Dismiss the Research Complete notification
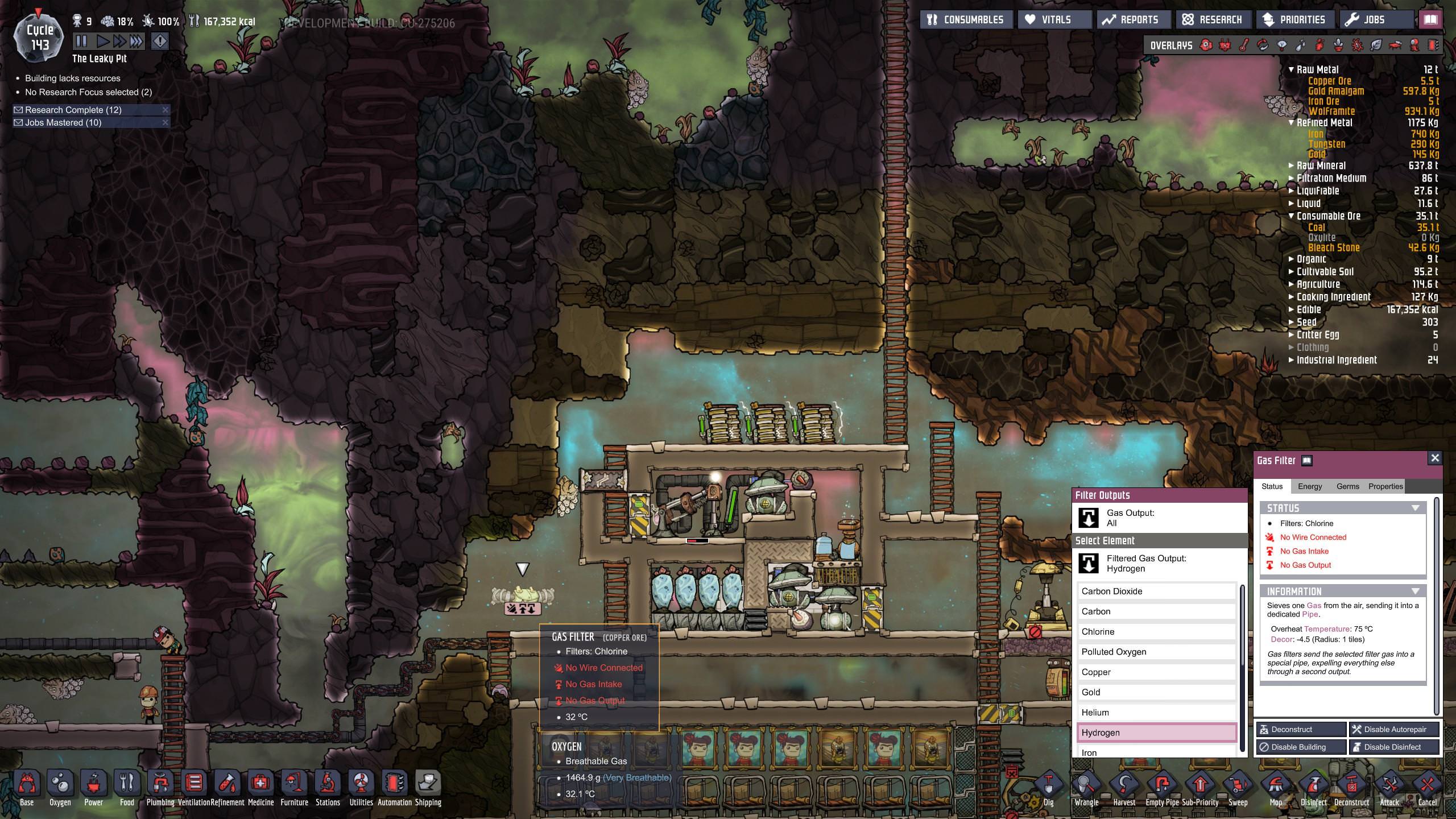This screenshot has width=1456, height=819. tap(166, 110)
